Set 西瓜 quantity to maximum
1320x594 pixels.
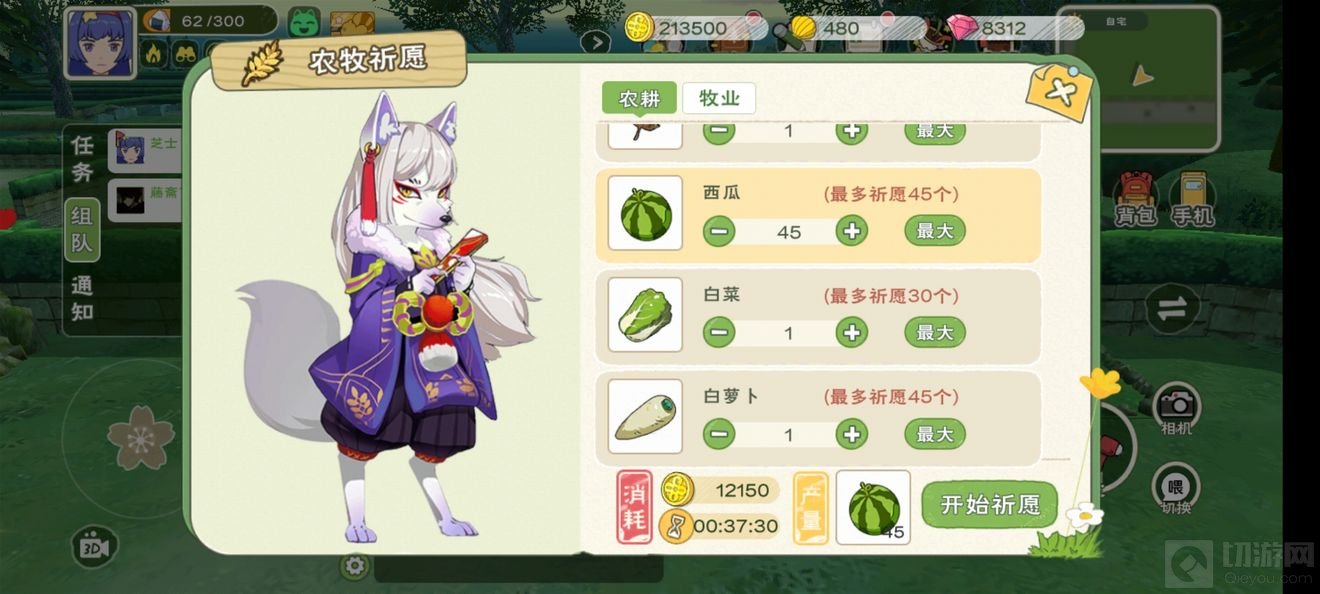pos(934,231)
